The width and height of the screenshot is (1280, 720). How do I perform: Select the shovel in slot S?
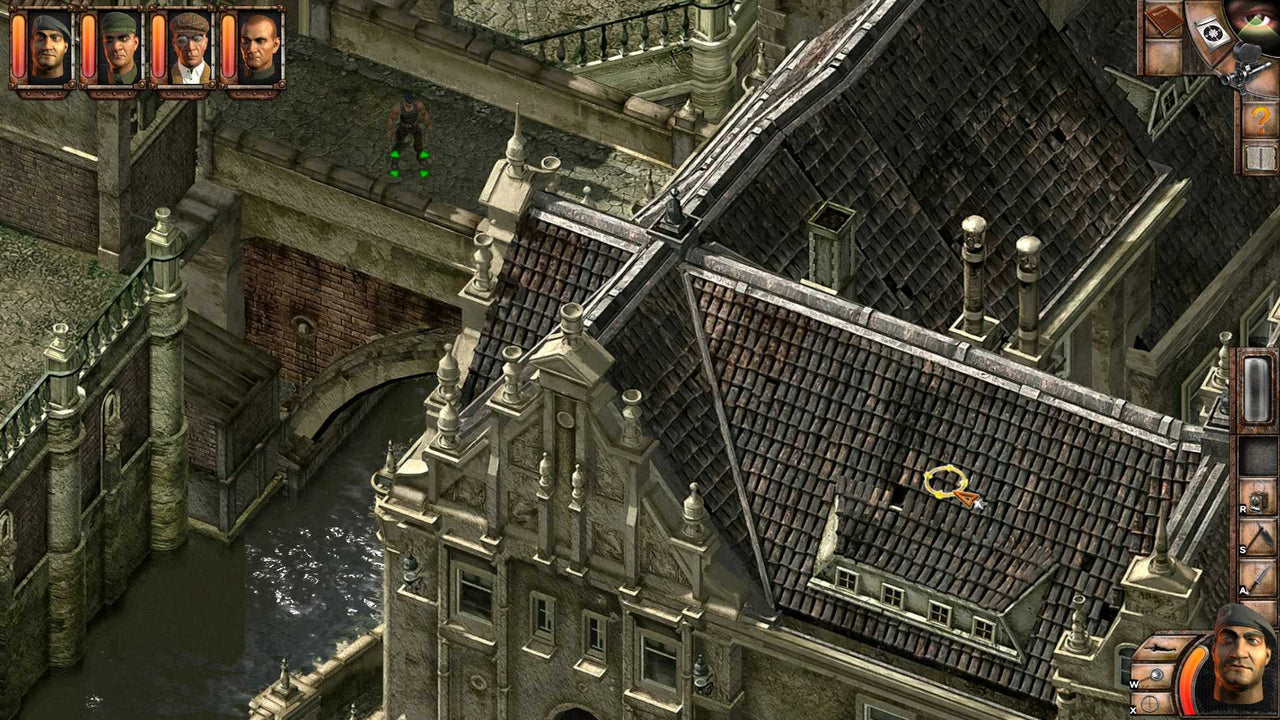1262,536
